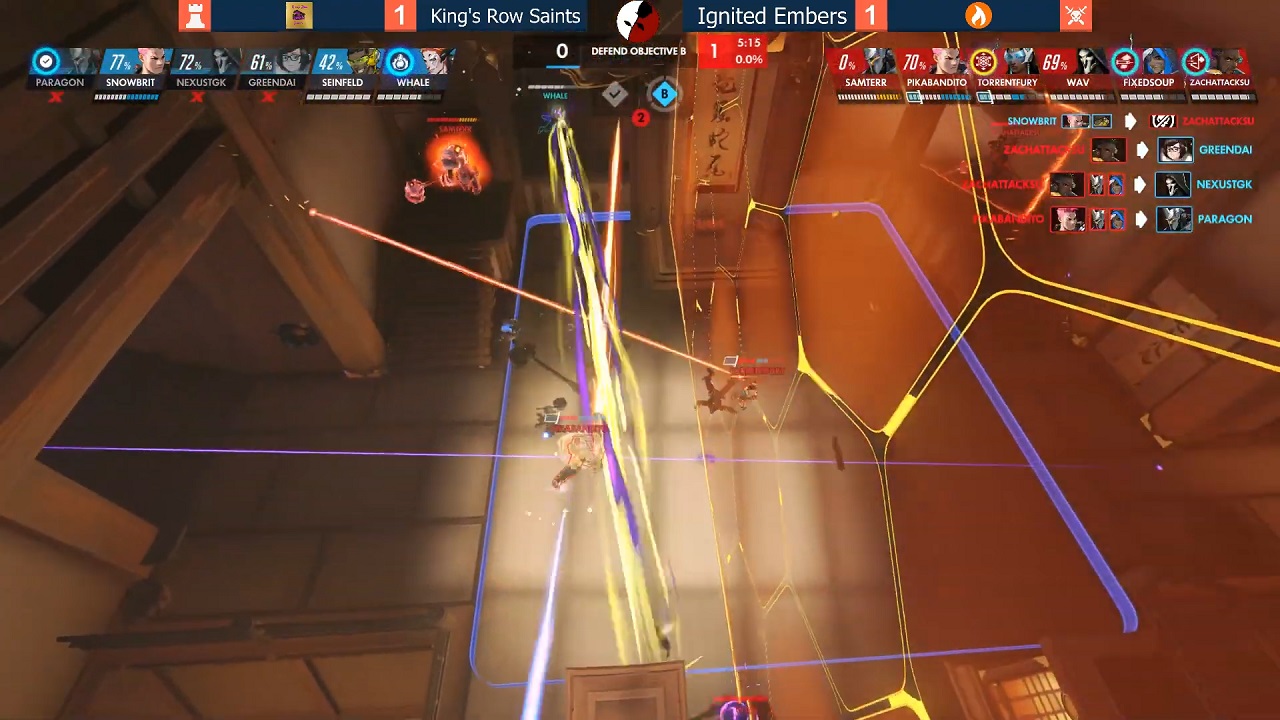Click TORRENTFURY's glowing ultimate ring icon
The width and height of the screenshot is (1280, 720).
(x=983, y=60)
